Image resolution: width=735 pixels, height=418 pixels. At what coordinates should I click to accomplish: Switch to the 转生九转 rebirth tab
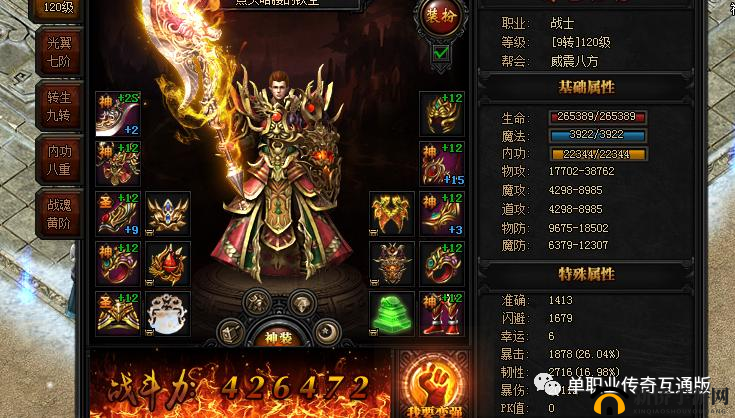coord(59,107)
